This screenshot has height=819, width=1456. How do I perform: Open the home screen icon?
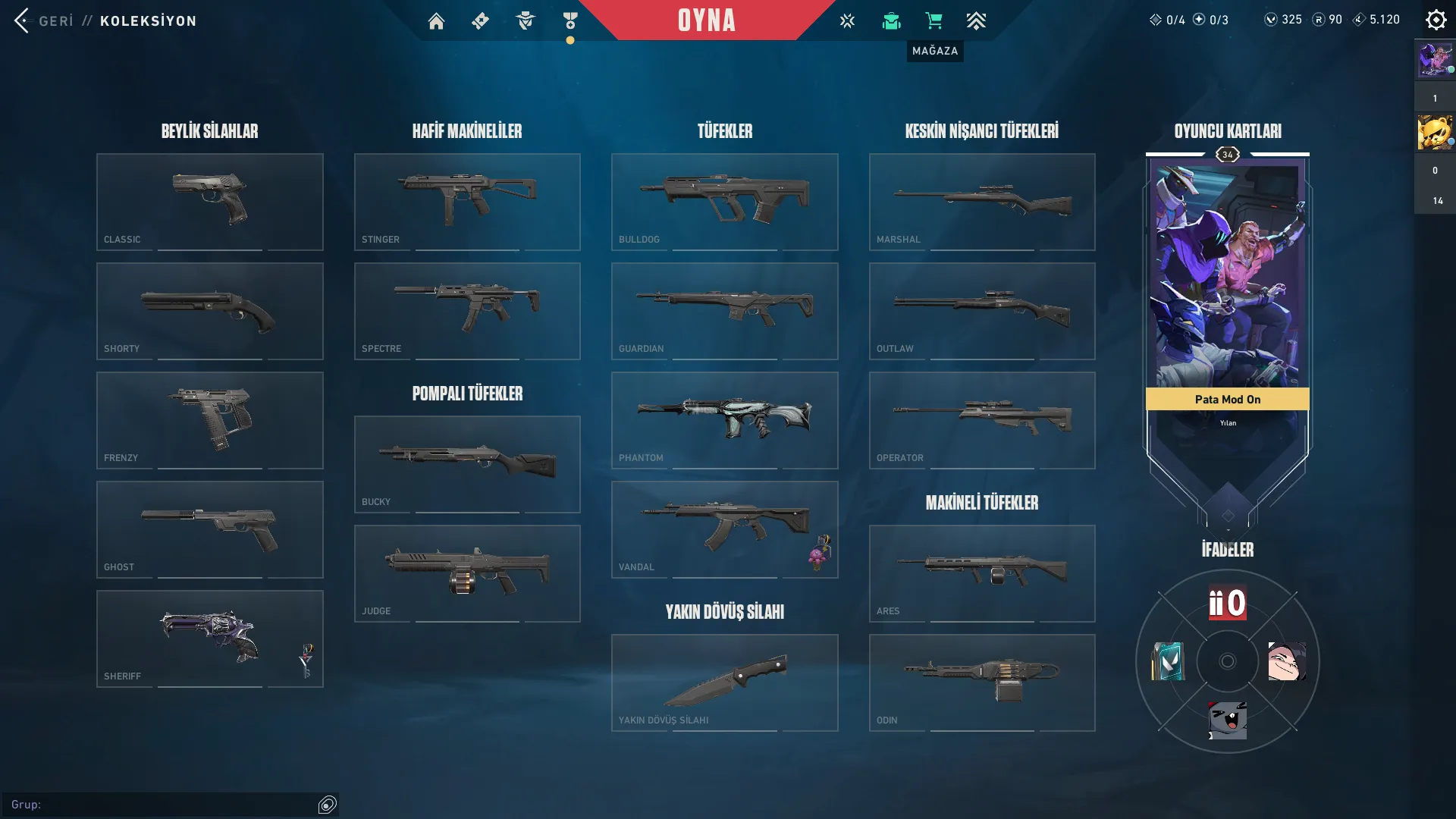point(436,21)
